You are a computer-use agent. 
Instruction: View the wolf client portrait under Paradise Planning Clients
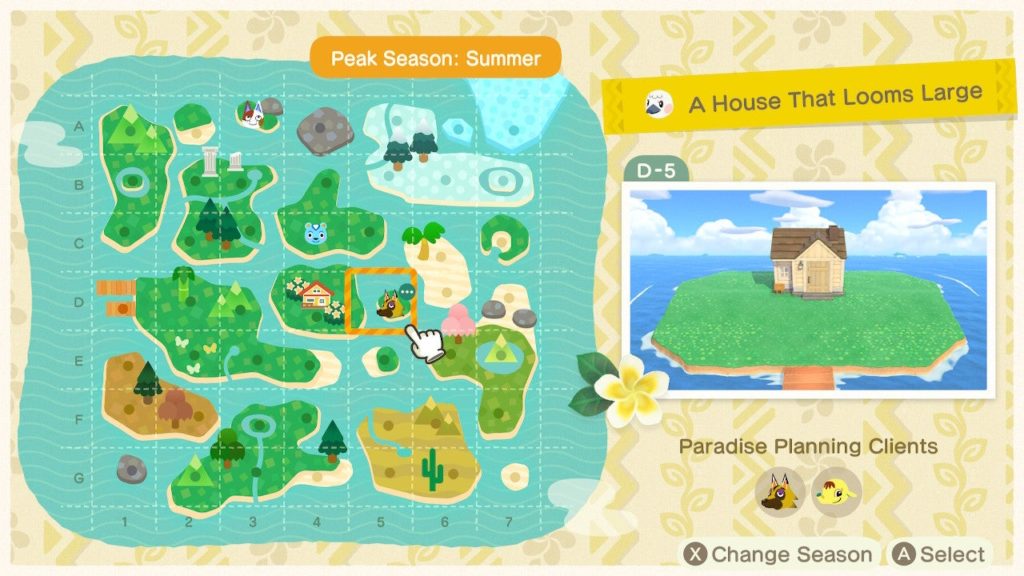(x=780, y=492)
